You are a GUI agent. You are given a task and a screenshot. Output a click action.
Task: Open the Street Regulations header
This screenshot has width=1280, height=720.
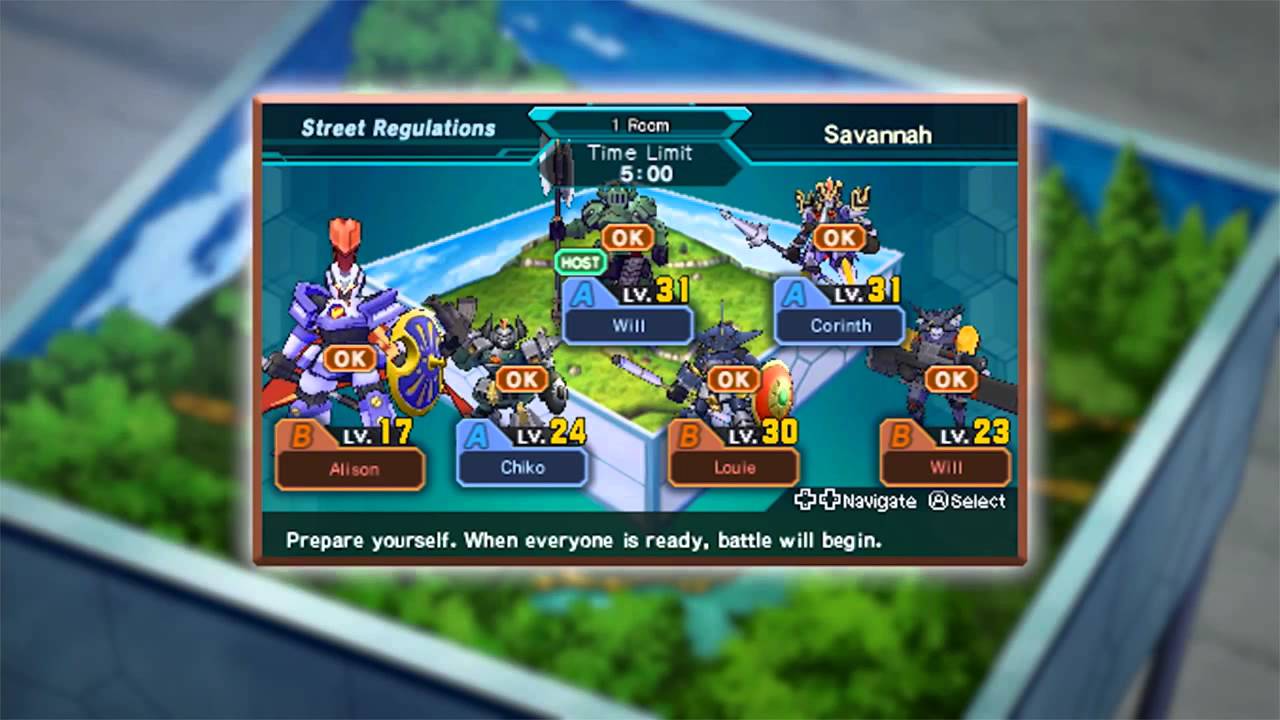(398, 128)
